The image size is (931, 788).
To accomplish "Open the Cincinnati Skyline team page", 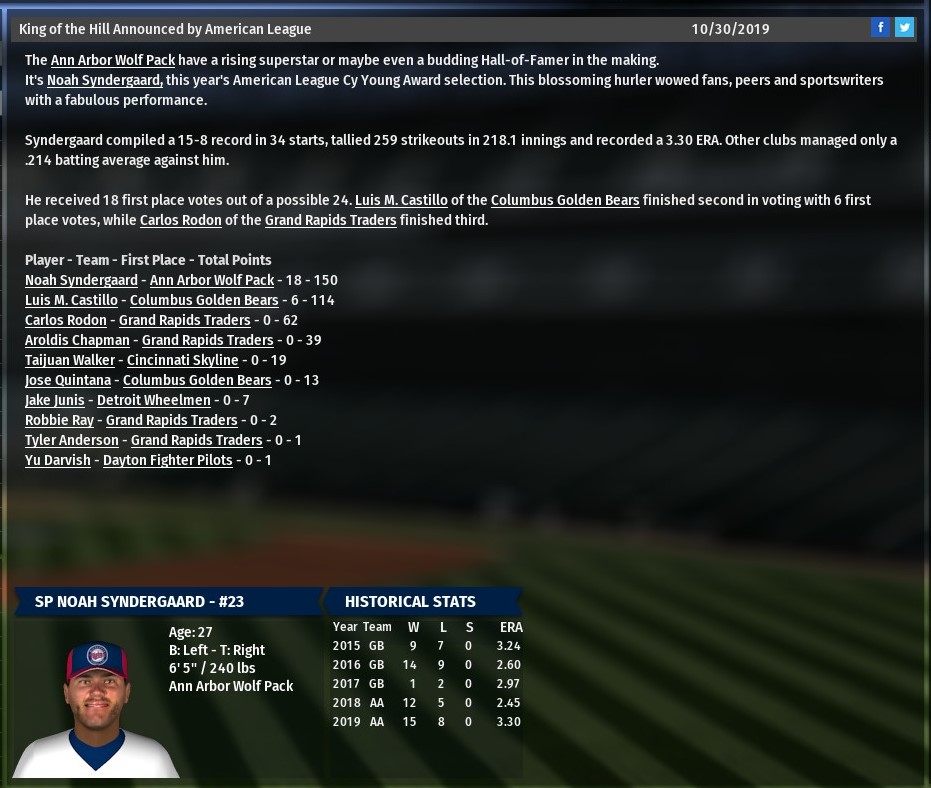I will (x=183, y=360).
